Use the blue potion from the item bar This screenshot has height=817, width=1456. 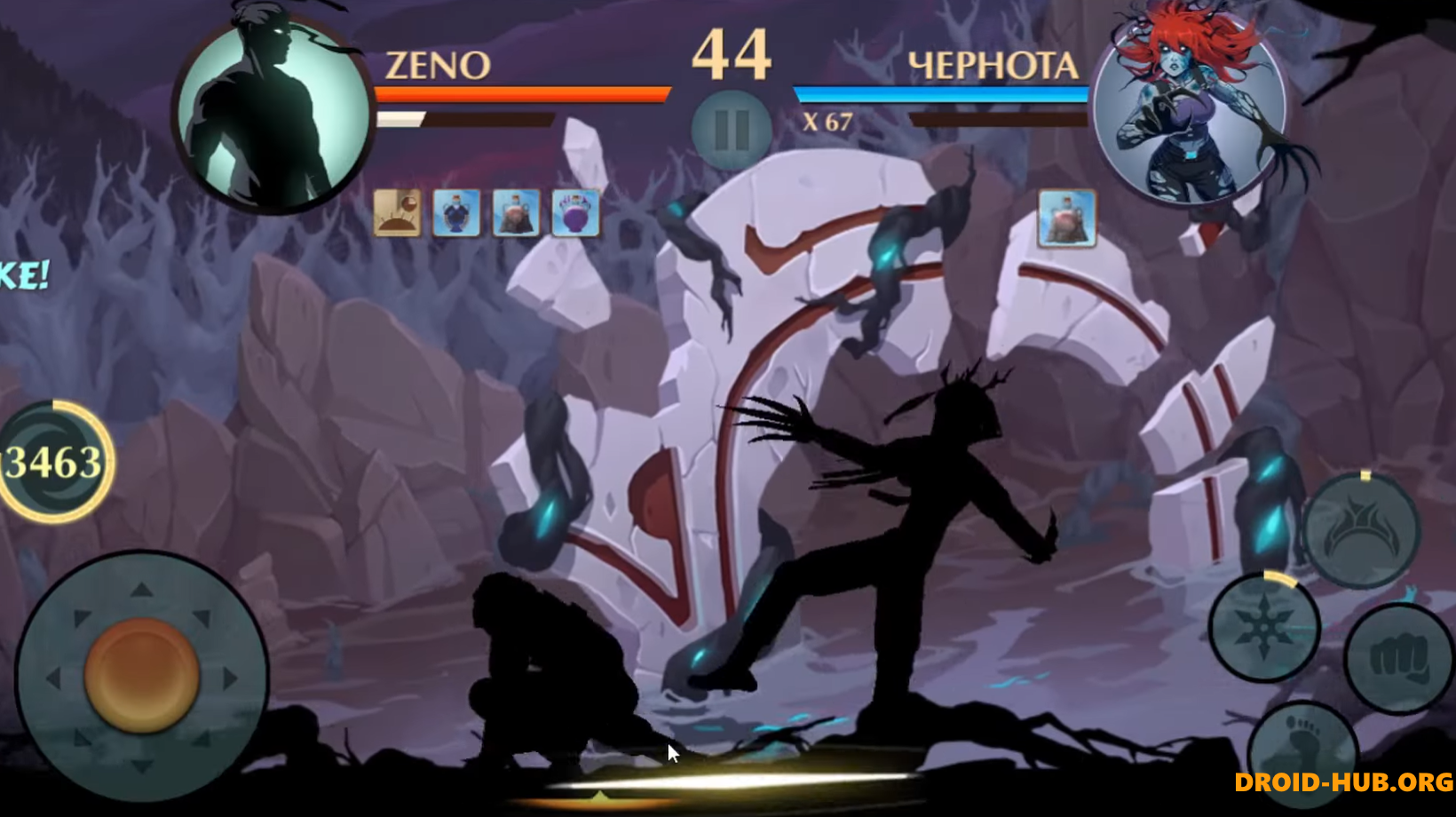point(455,213)
